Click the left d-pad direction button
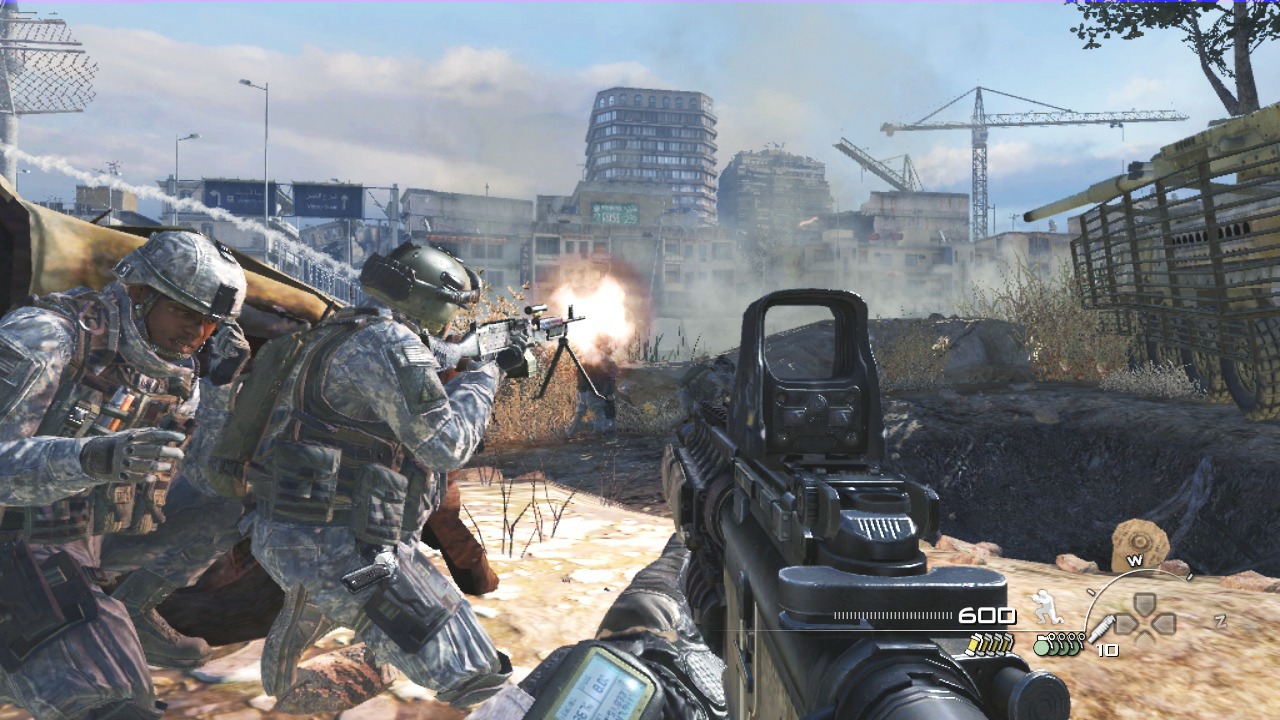The image size is (1280, 720). 1126,624
